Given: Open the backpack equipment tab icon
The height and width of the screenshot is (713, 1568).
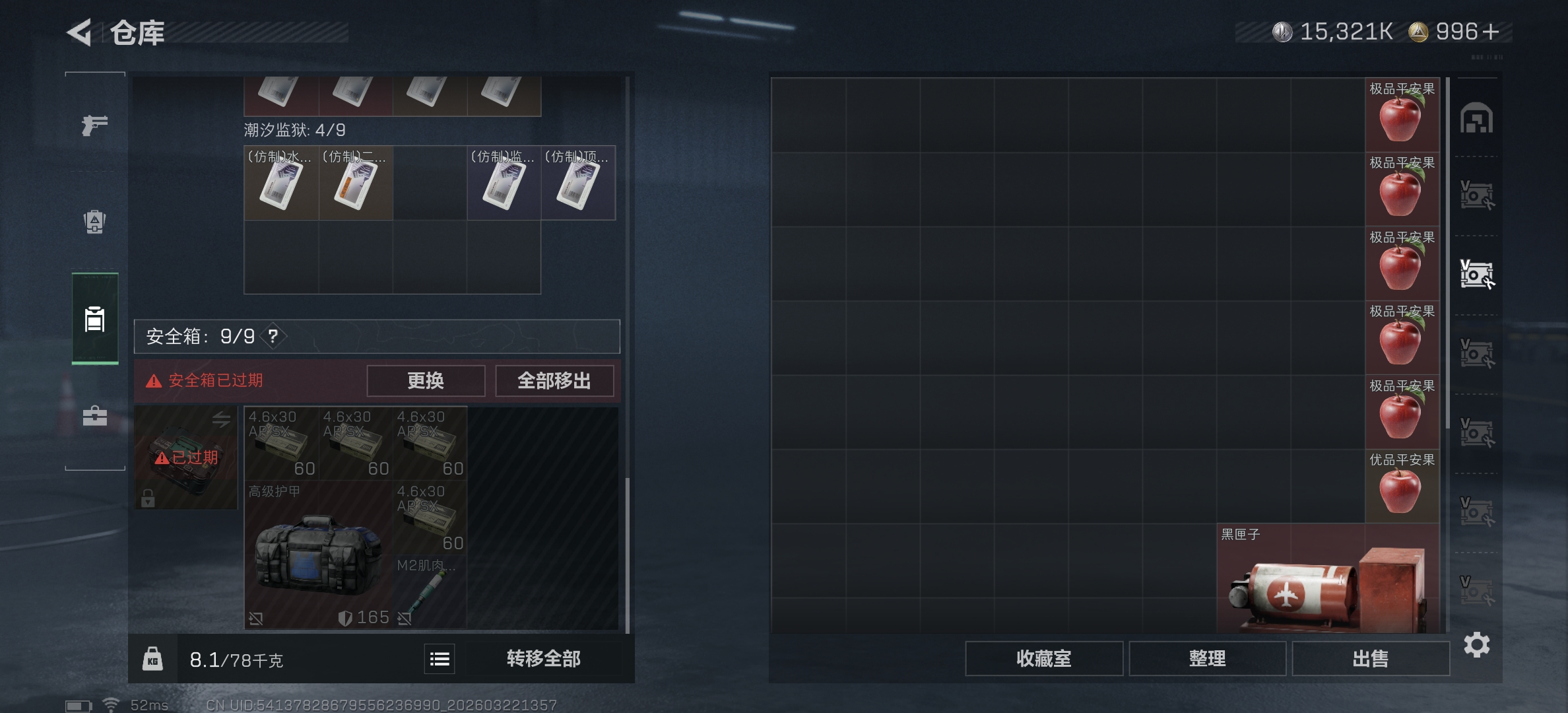Looking at the screenshot, I should (x=94, y=222).
